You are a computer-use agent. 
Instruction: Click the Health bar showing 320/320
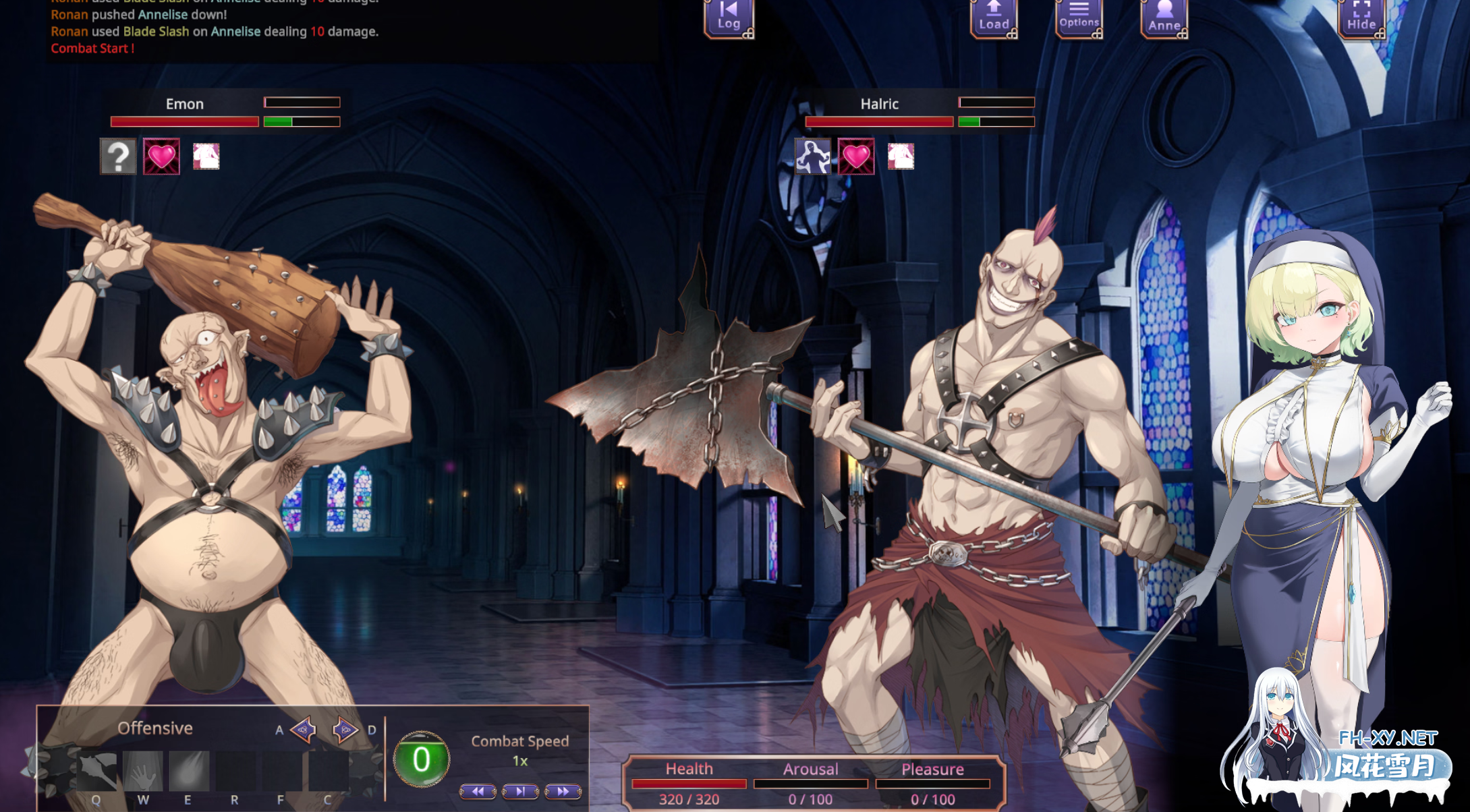tap(690, 783)
